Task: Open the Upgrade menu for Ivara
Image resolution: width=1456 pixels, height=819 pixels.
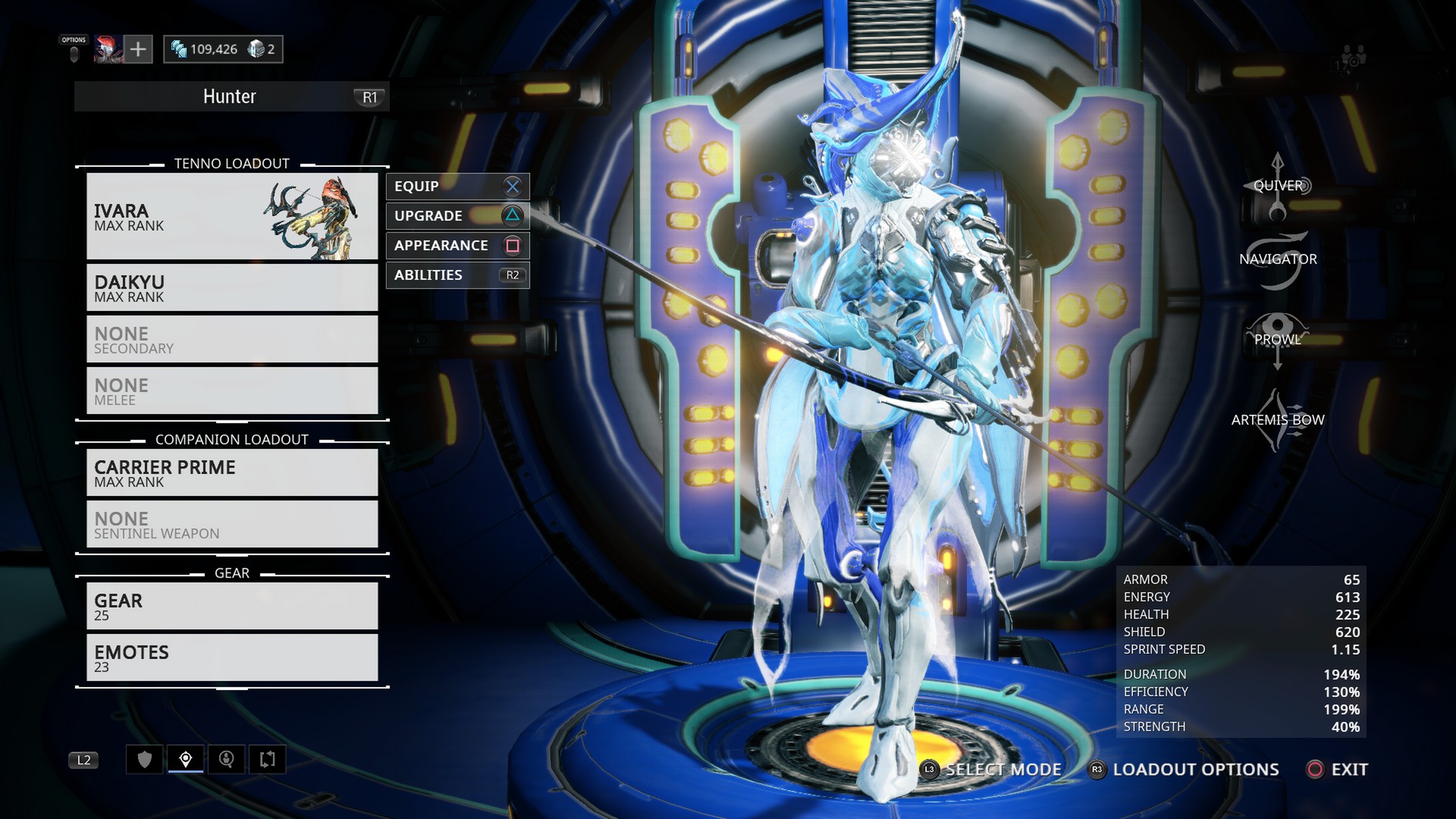Action: click(x=457, y=216)
